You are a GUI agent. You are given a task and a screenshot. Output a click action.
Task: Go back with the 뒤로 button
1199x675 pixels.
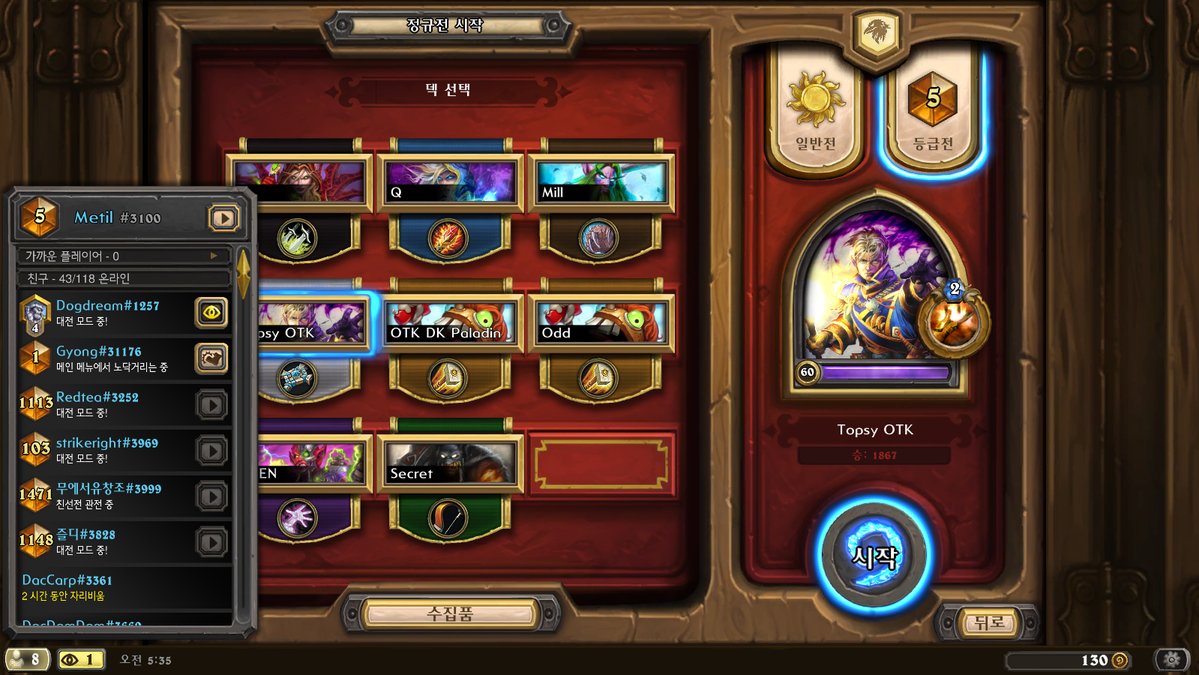(x=986, y=622)
